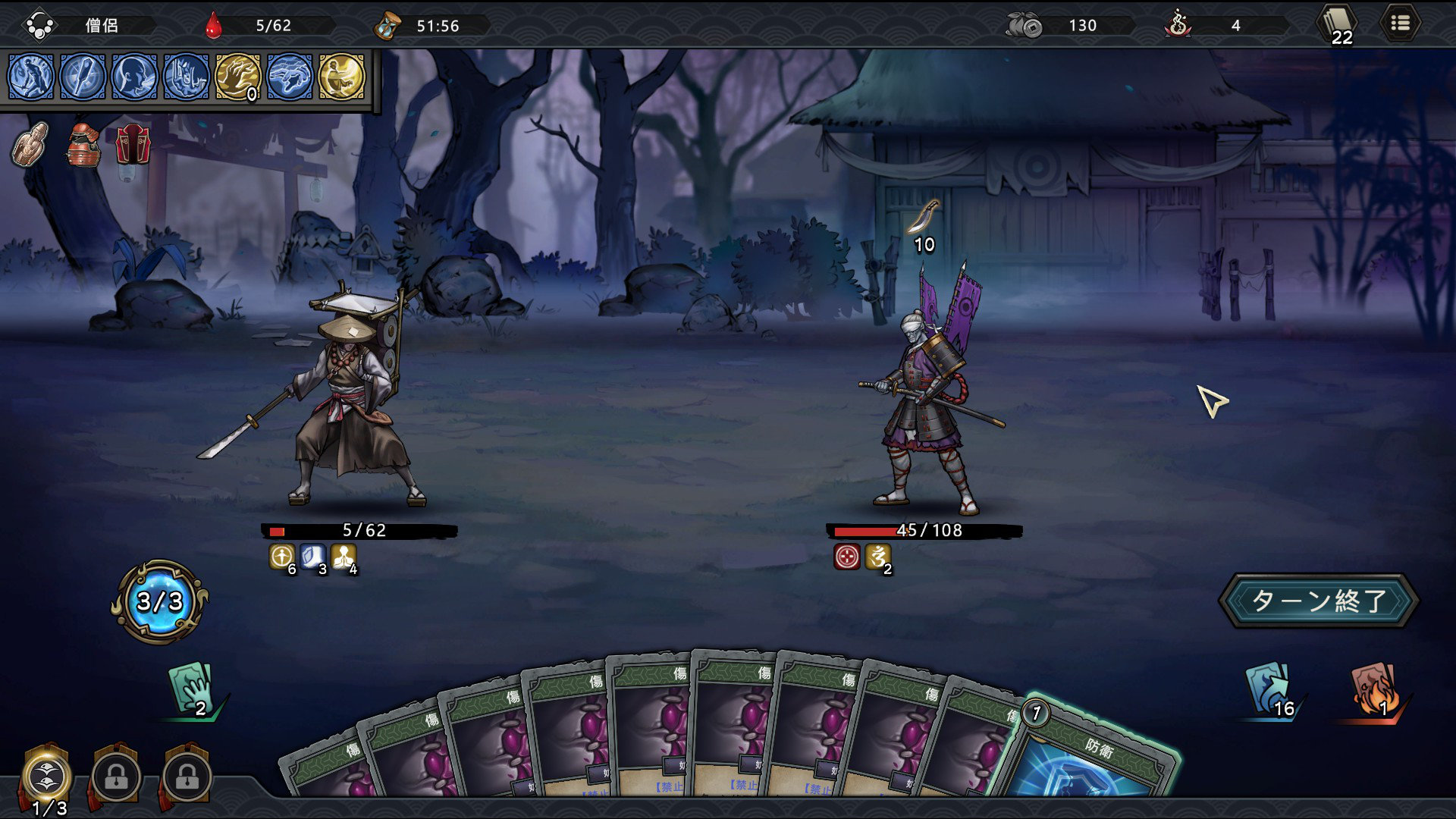Select the blue wooden club skill icon

[83, 77]
